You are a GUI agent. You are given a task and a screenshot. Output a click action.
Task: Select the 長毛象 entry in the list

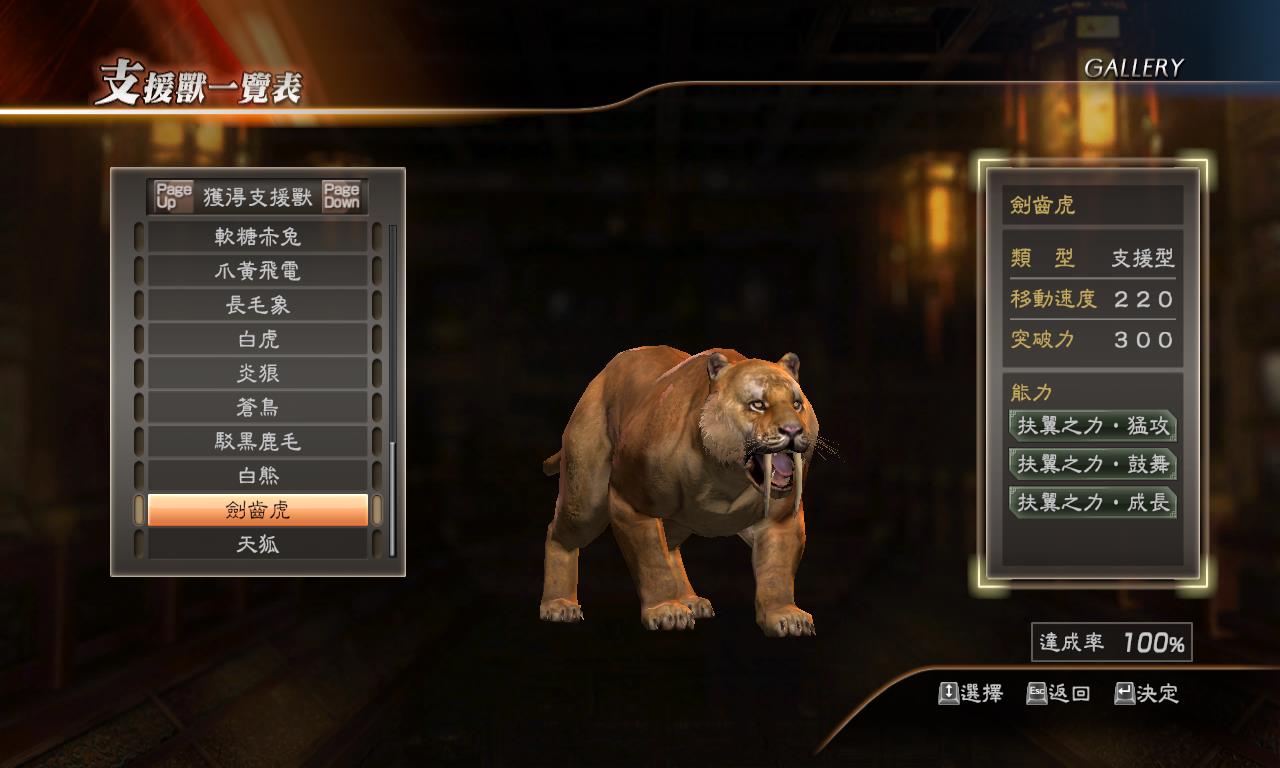pyautogui.click(x=257, y=302)
